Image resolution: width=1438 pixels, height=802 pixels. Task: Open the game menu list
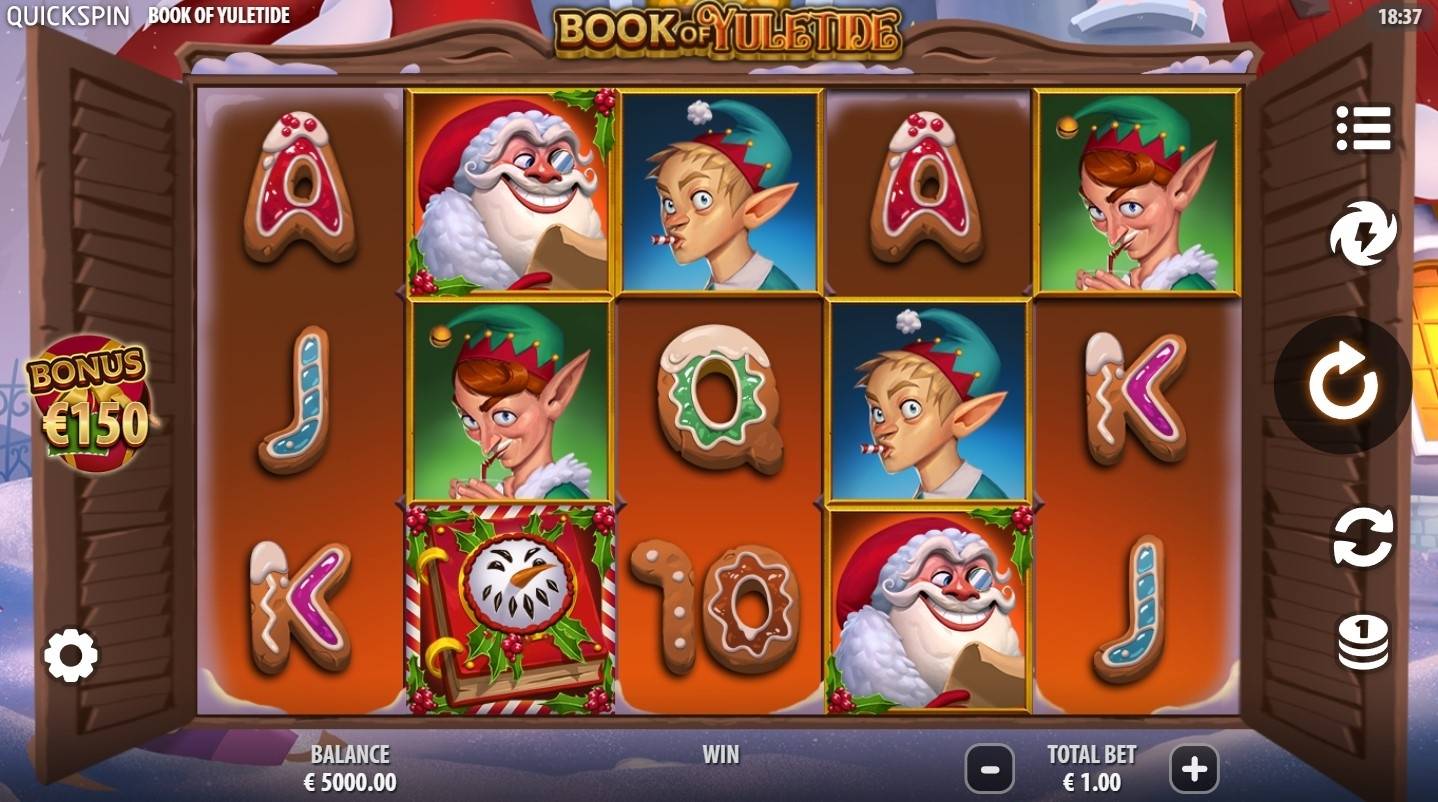click(x=1361, y=127)
